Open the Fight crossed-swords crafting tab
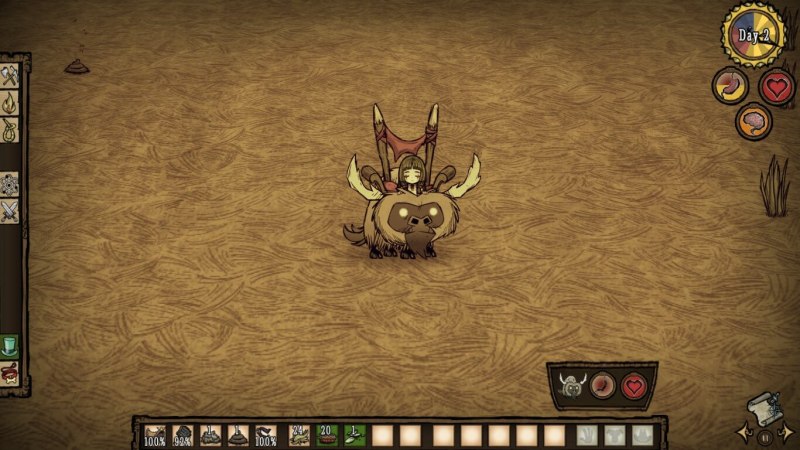 pyautogui.click(x=10, y=210)
